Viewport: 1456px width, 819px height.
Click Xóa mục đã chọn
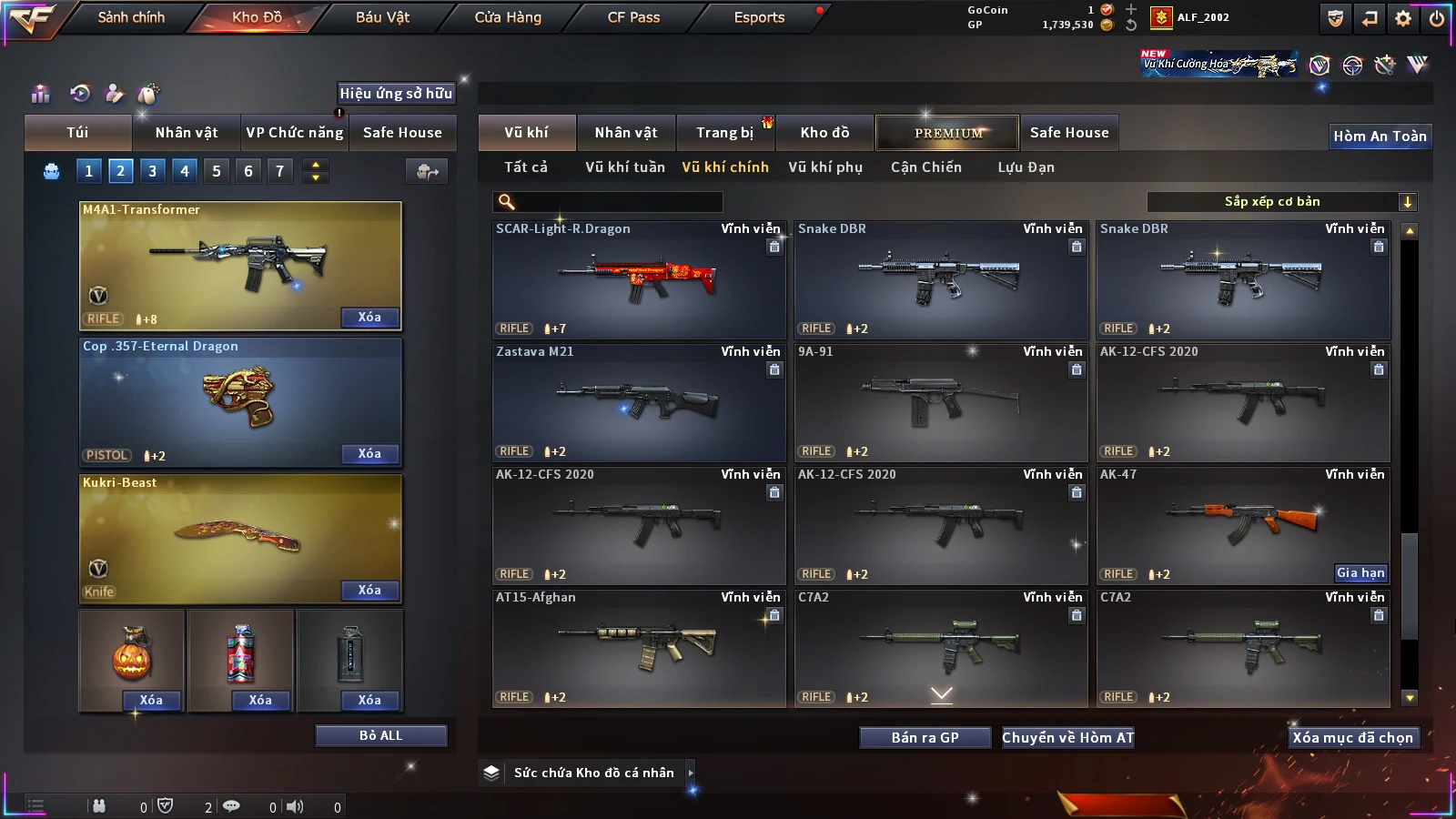tap(1352, 738)
